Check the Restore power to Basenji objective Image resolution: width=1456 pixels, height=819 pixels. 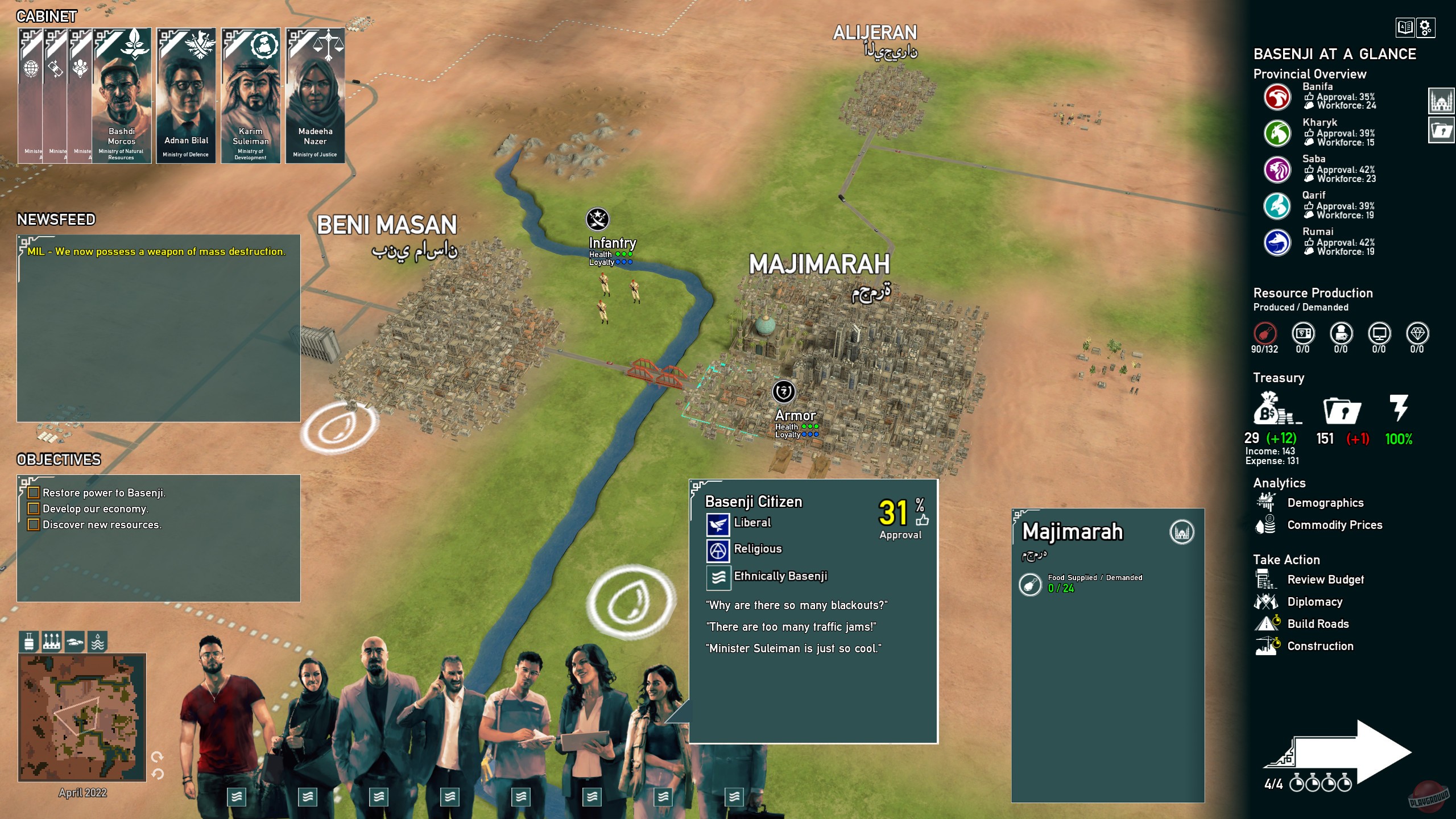click(x=34, y=493)
